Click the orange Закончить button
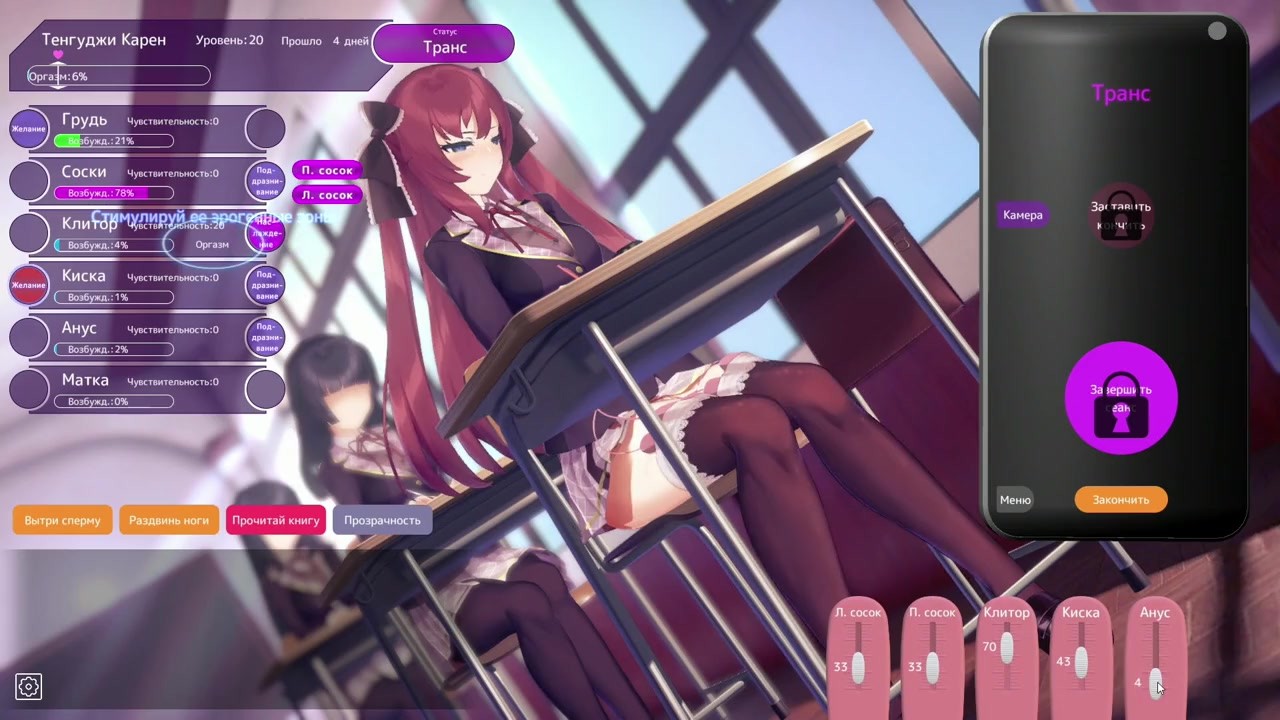Image resolution: width=1280 pixels, height=720 pixels. click(1120, 500)
